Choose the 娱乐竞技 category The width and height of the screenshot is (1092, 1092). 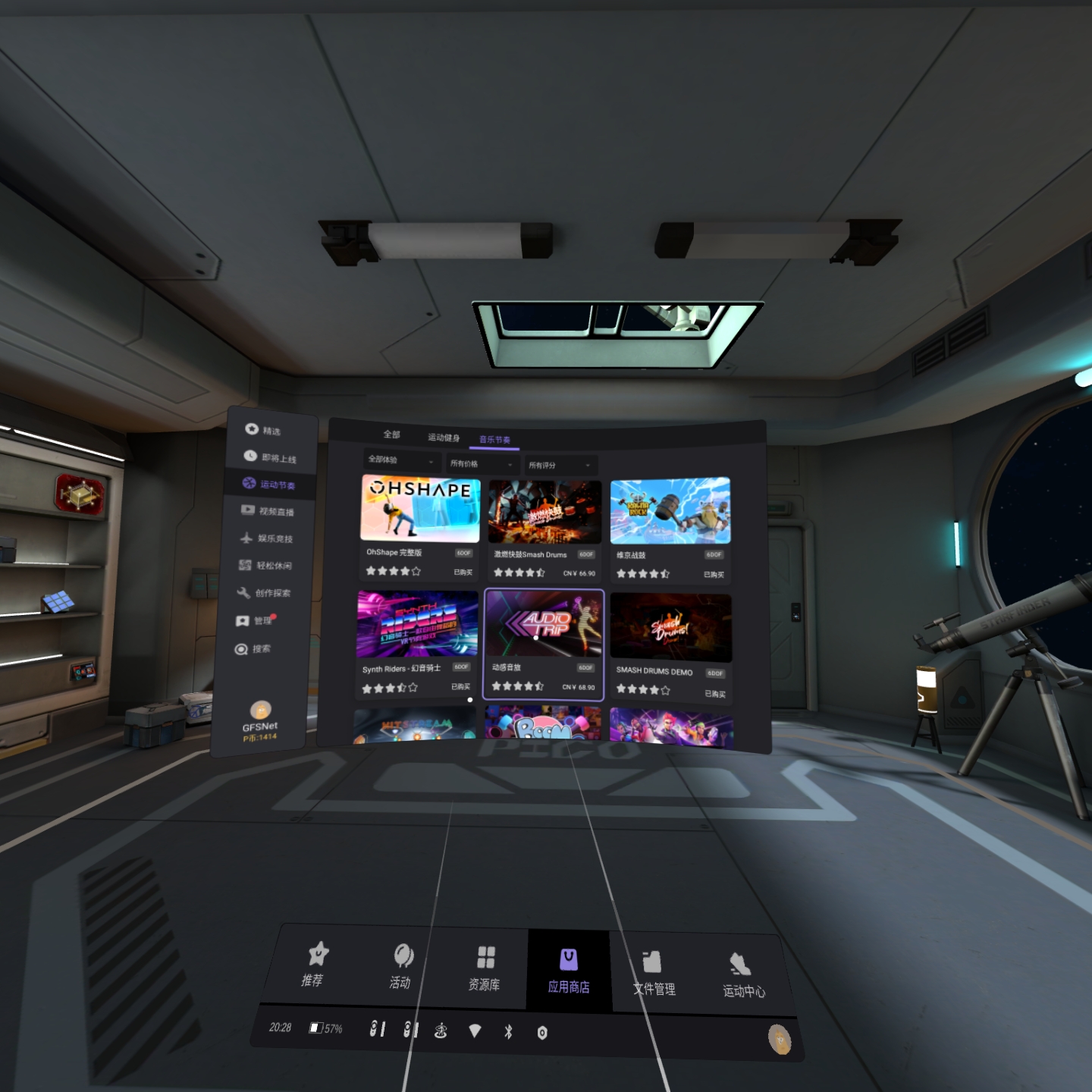click(x=266, y=538)
